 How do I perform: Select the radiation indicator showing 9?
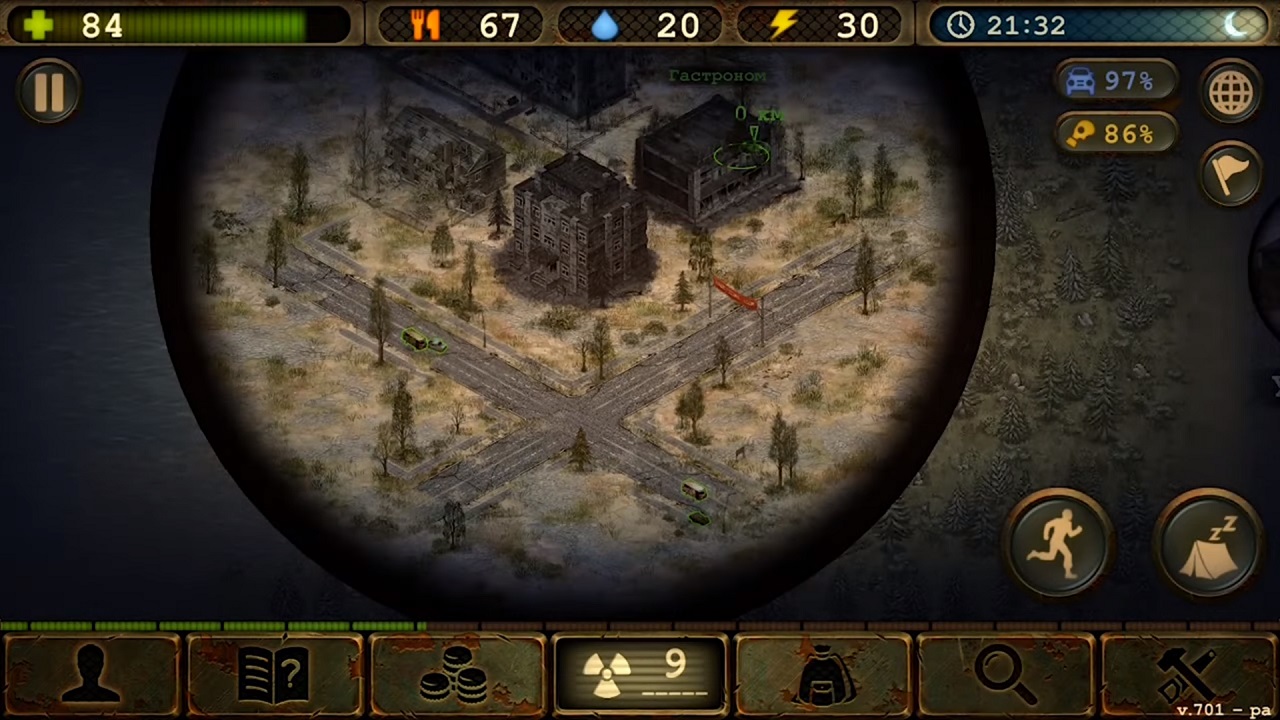point(640,673)
